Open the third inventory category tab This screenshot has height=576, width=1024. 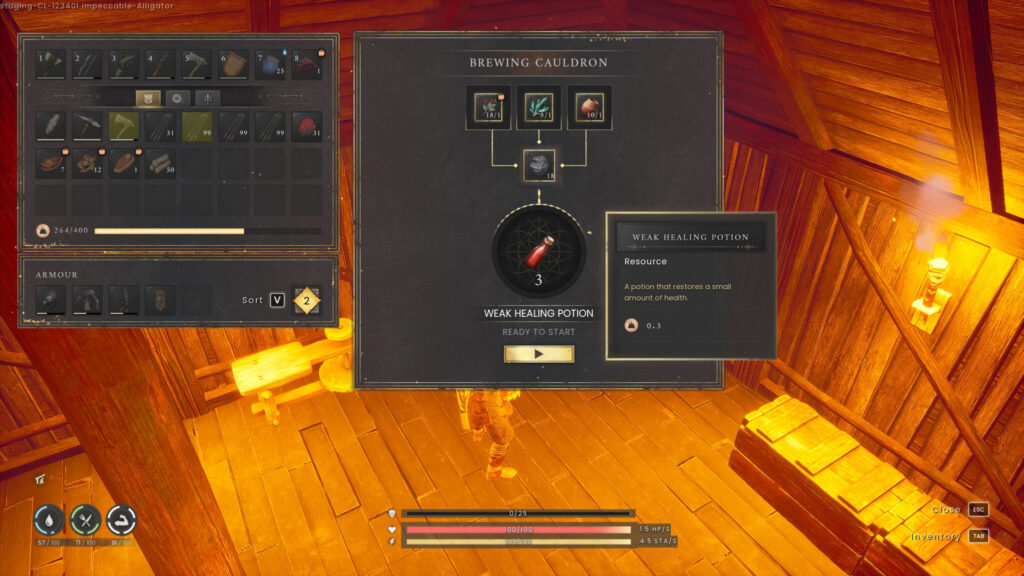coord(207,98)
